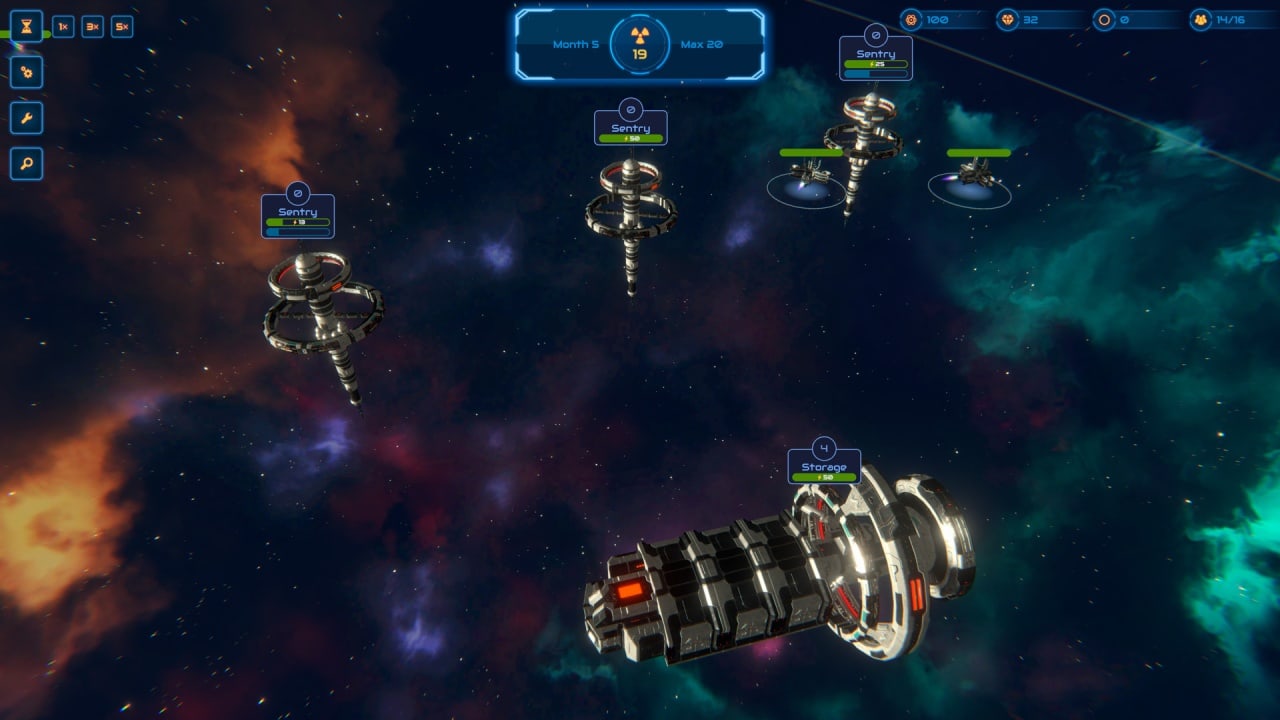Screen dimensions: 1280x720
Task: Select the Storage station label
Action: tap(824, 467)
